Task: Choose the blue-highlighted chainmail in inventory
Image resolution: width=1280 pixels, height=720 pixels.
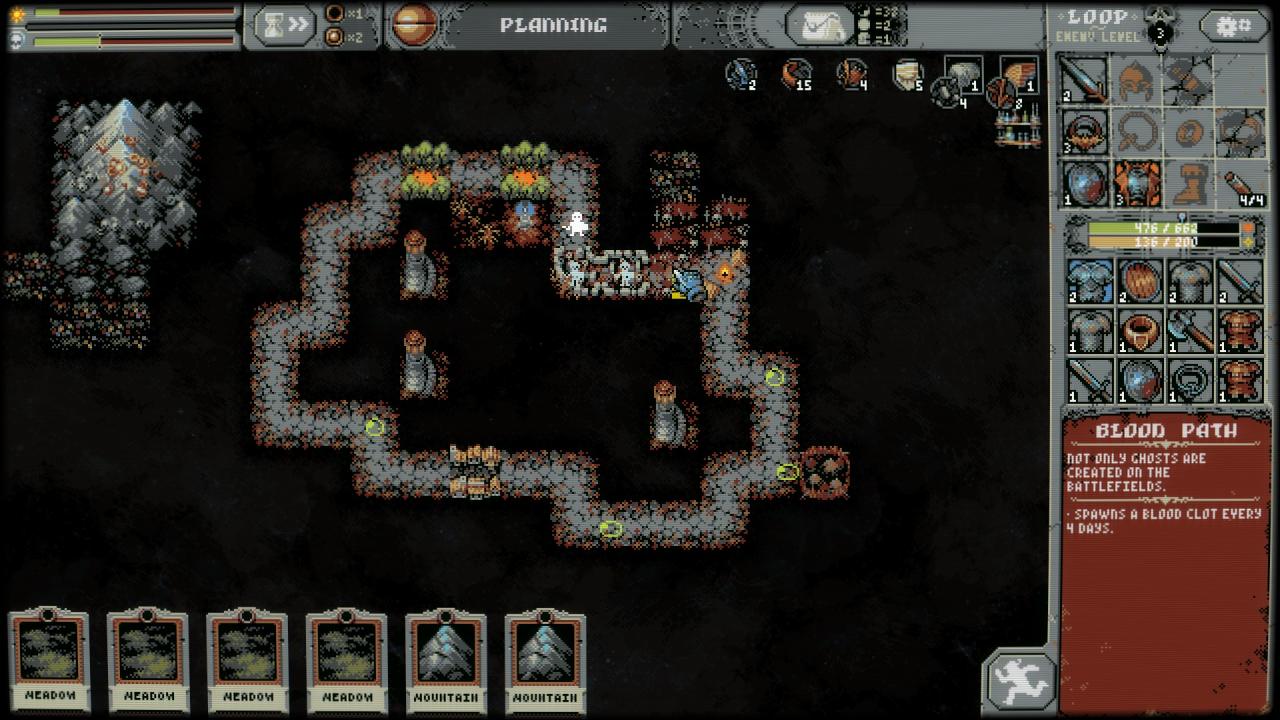Action: [x=1088, y=281]
